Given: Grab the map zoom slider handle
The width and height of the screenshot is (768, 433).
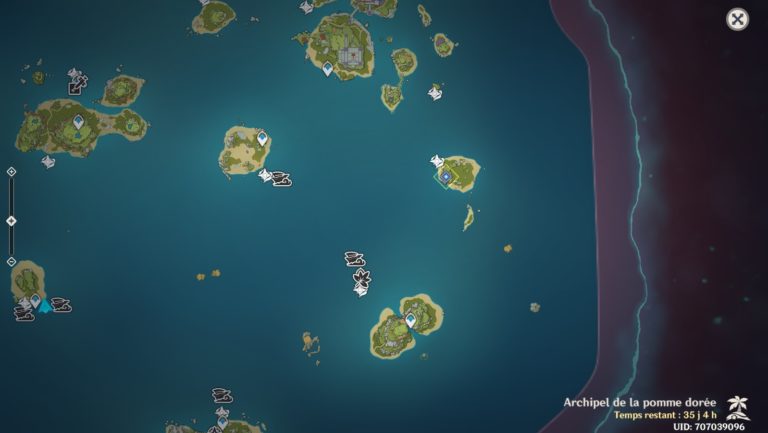Looking at the screenshot, I should 11,220.
